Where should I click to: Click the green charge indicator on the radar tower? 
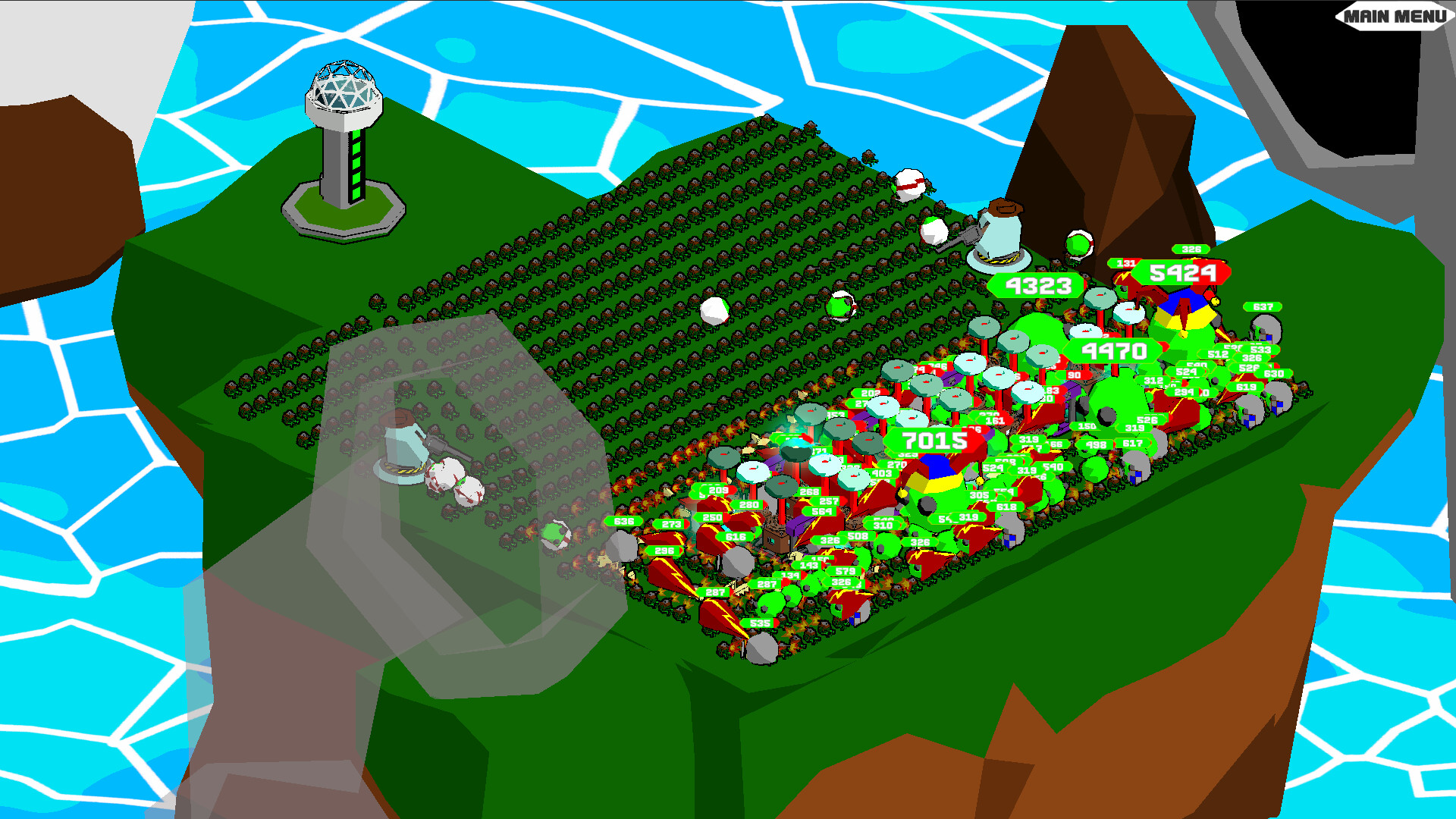356,163
